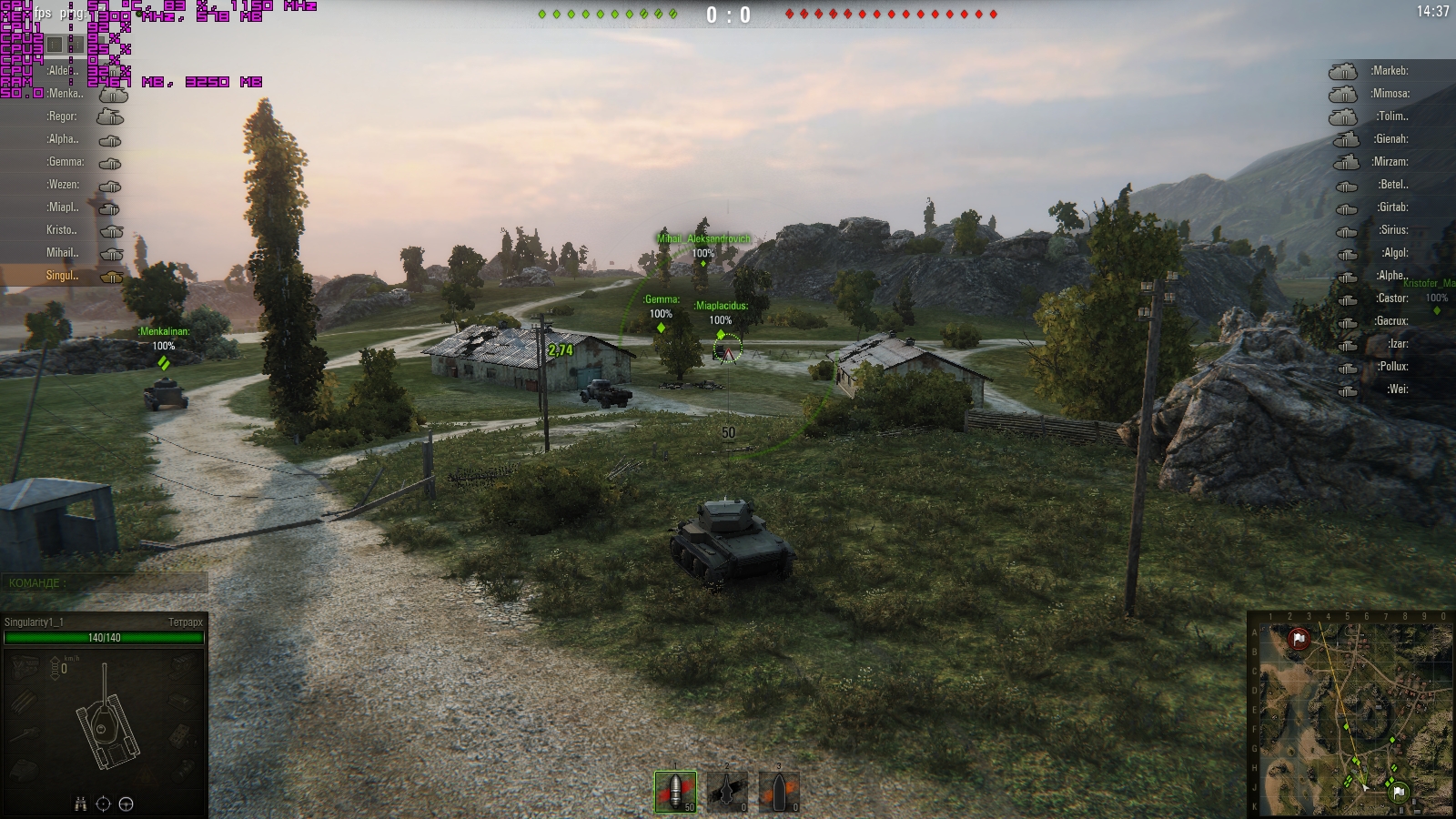Click the engine module icon in damage panel
This screenshot has width=1456, height=819.
[x=23, y=668]
